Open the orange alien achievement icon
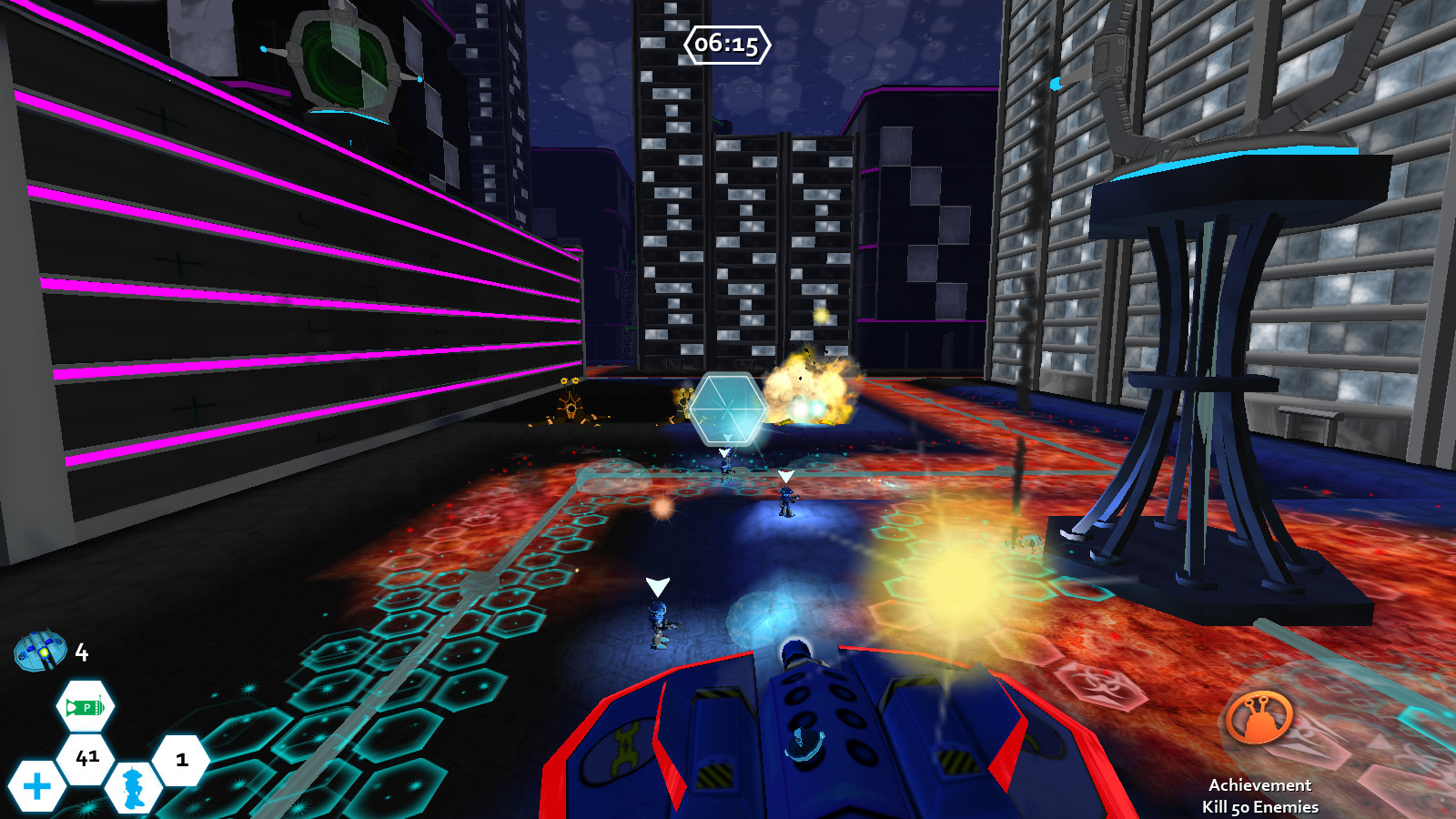 (x=1258, y=715)
